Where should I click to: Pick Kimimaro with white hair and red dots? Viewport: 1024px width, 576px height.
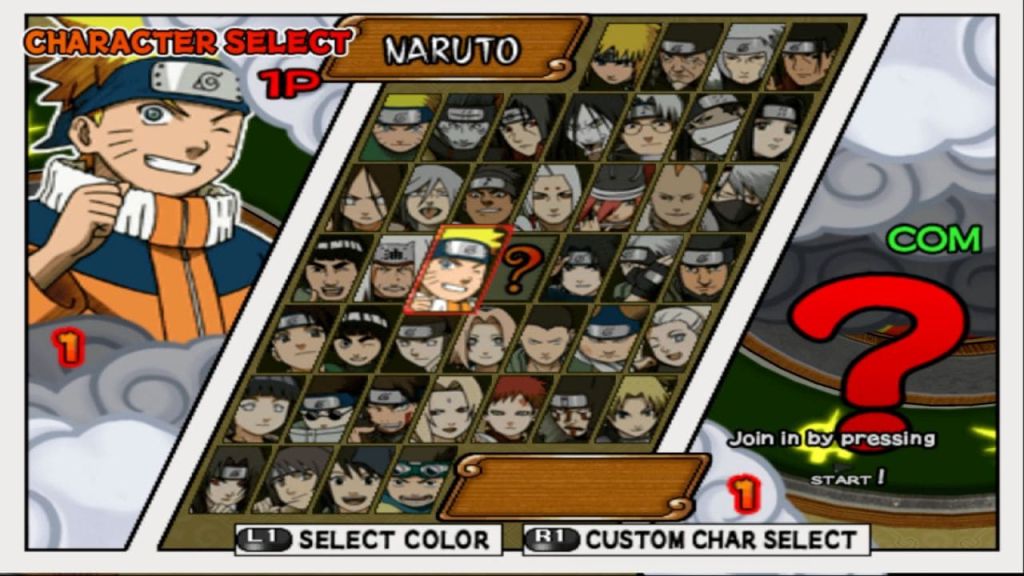[x=553, y=199]
